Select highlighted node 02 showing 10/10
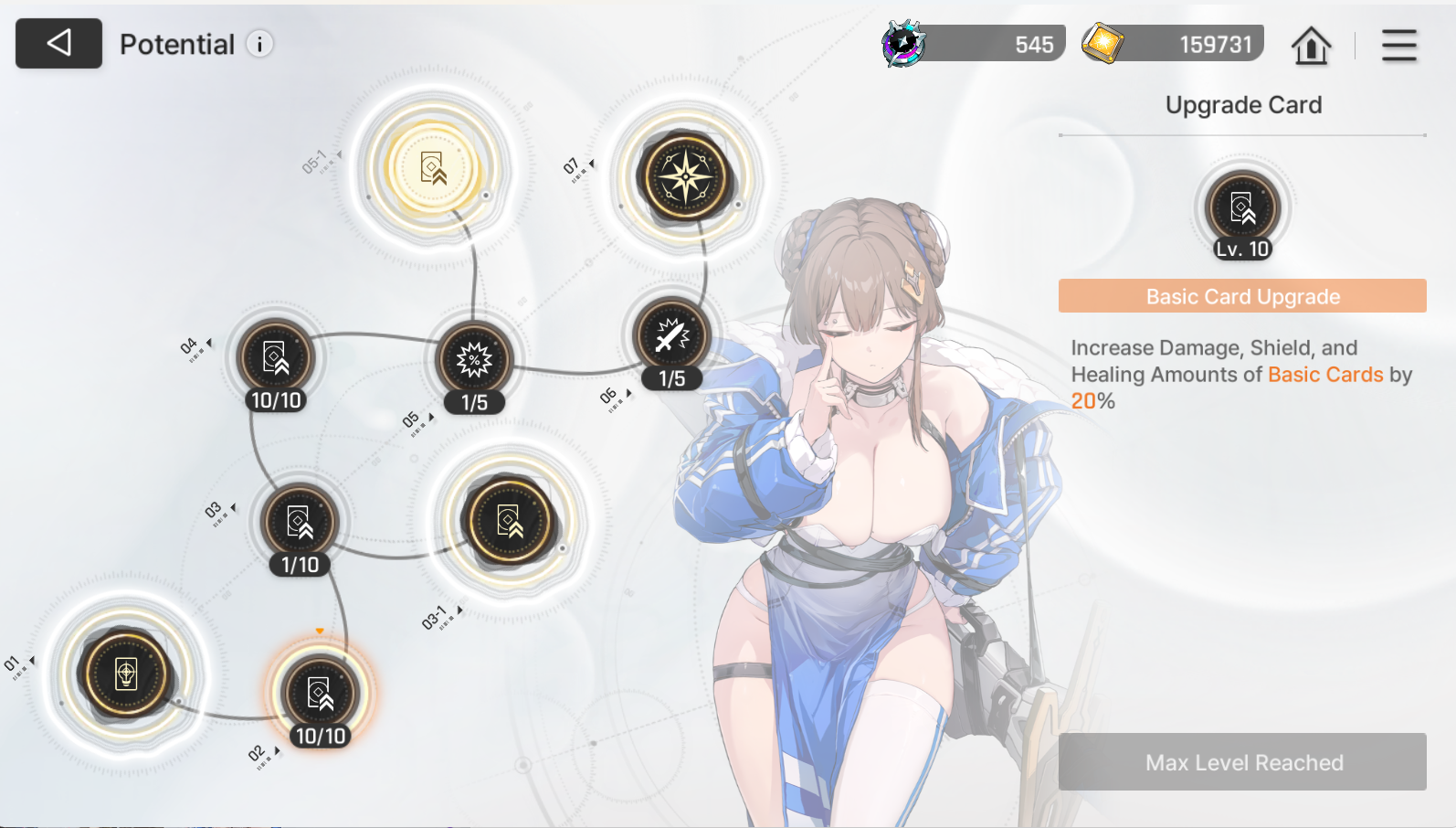The width and height of the screenshot is (1456, 828). point(320,694)
